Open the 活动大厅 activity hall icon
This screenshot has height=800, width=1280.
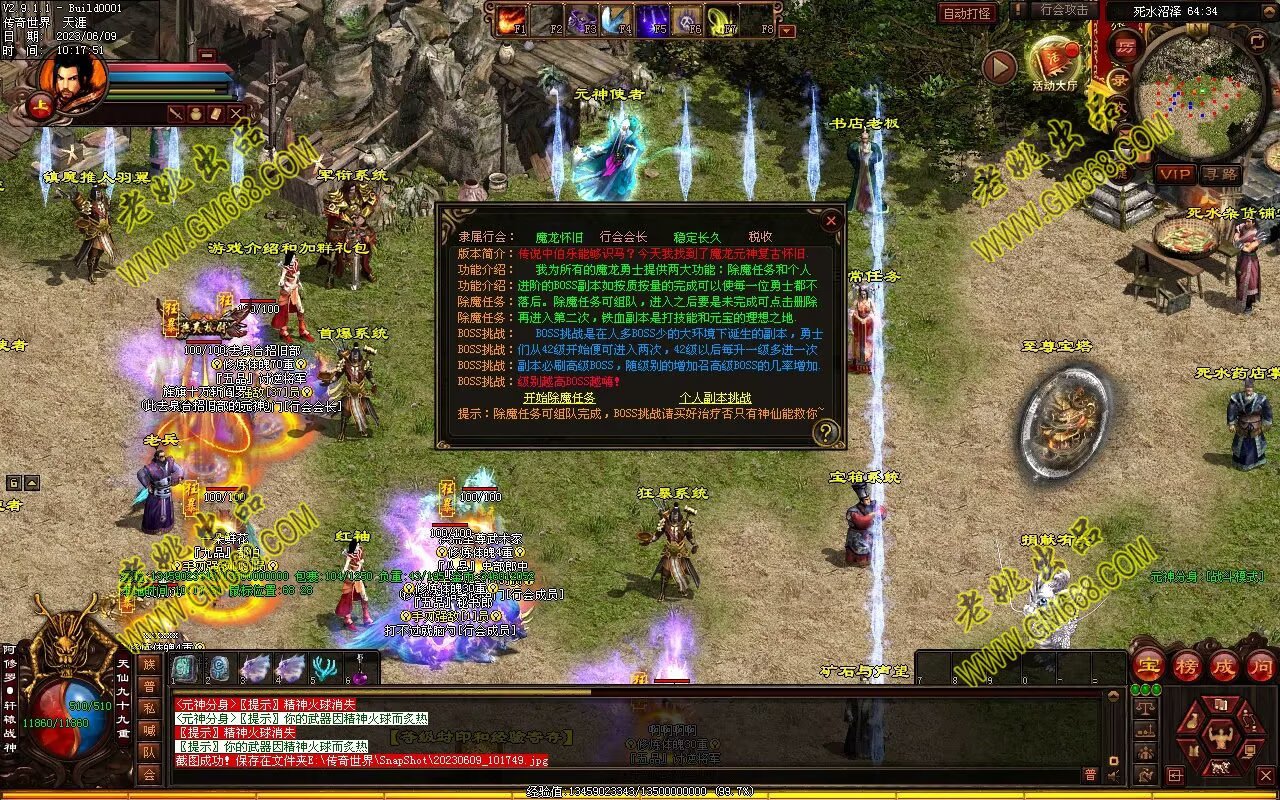[1054, 62]
